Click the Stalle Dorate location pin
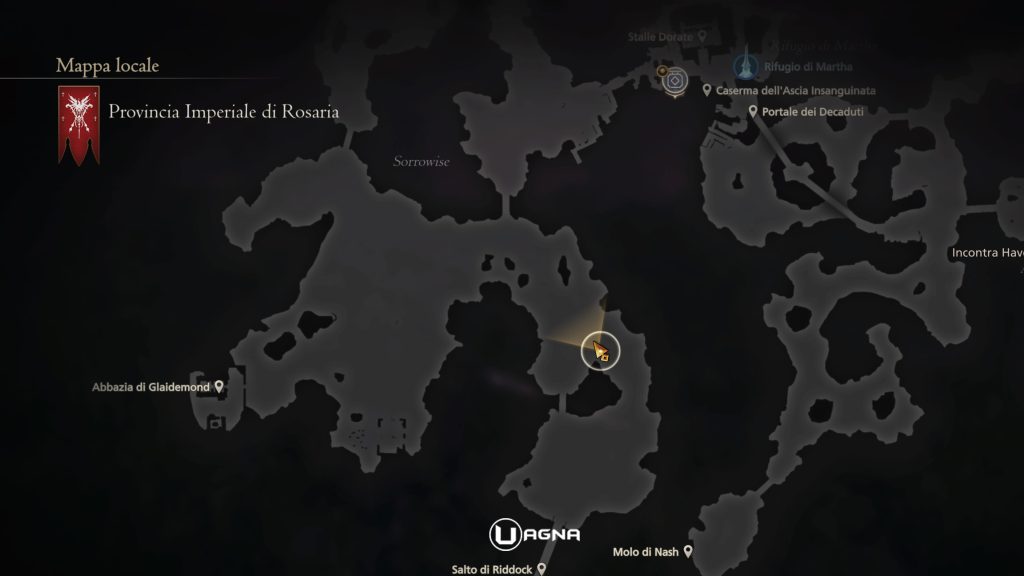The width and height of the screenshot is (1024, 576). click(x=703, y=36)
